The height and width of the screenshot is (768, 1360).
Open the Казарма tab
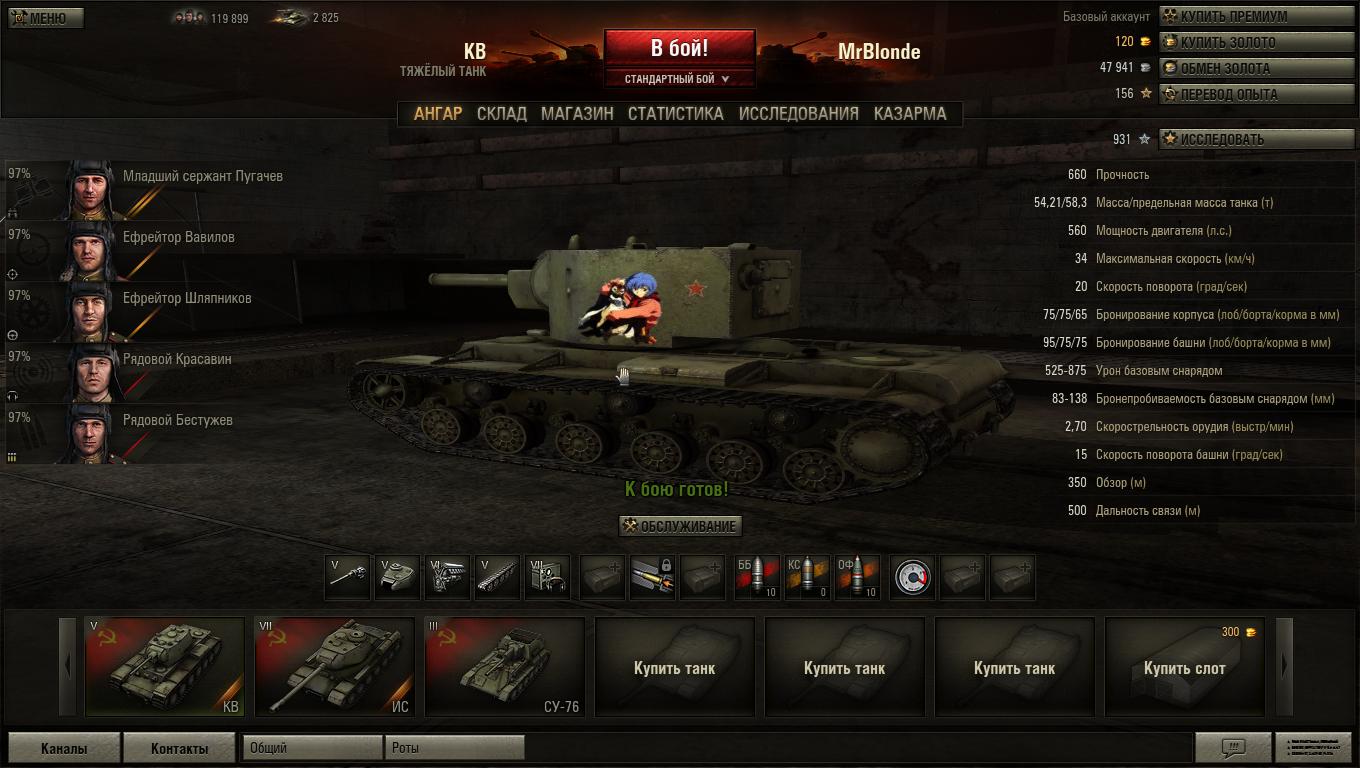(x=909, y=114)
